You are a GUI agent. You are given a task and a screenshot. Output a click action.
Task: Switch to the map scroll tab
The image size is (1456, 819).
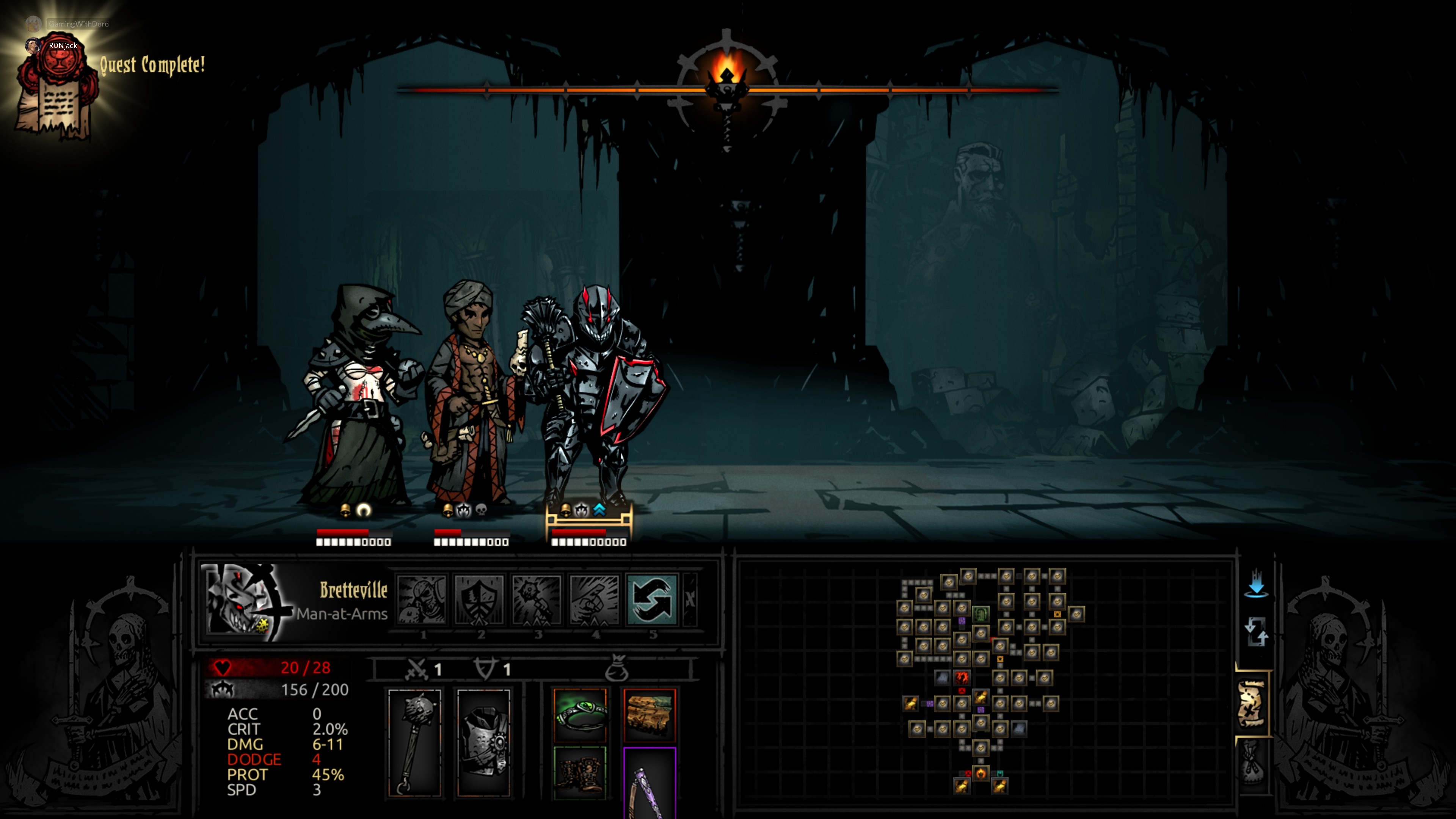[x=1252, y=704]
